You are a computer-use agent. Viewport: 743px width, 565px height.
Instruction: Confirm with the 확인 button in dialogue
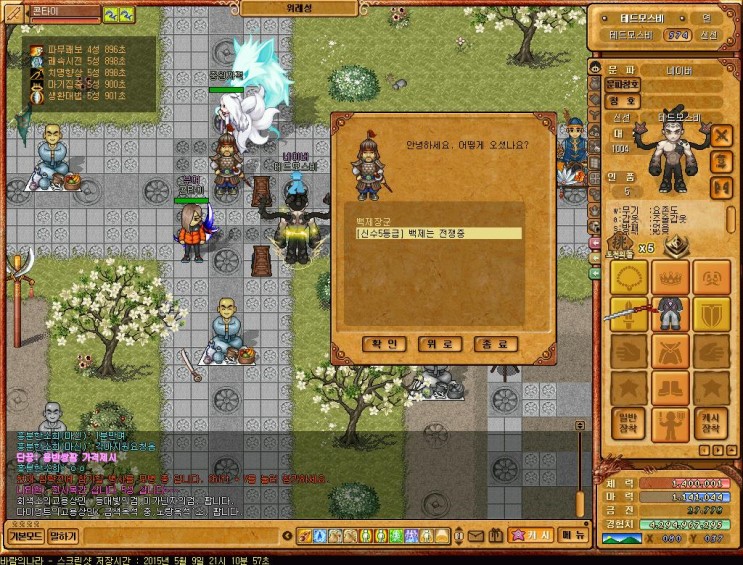(x=384, y=344)
